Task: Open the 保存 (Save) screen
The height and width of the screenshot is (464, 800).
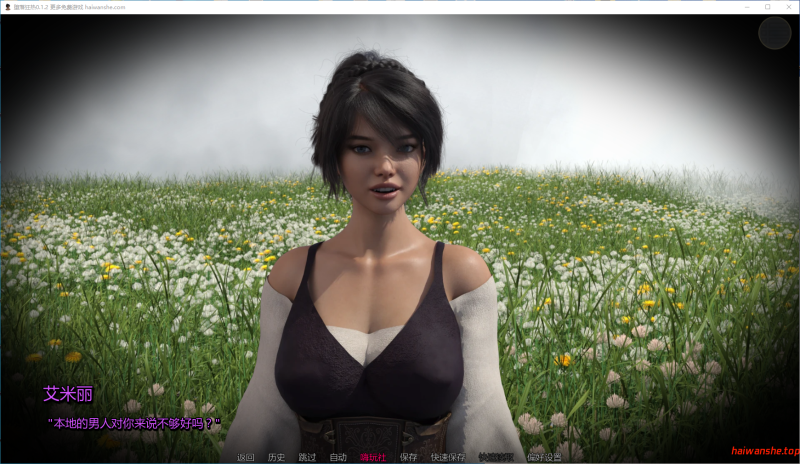Action: click(408, 457)
